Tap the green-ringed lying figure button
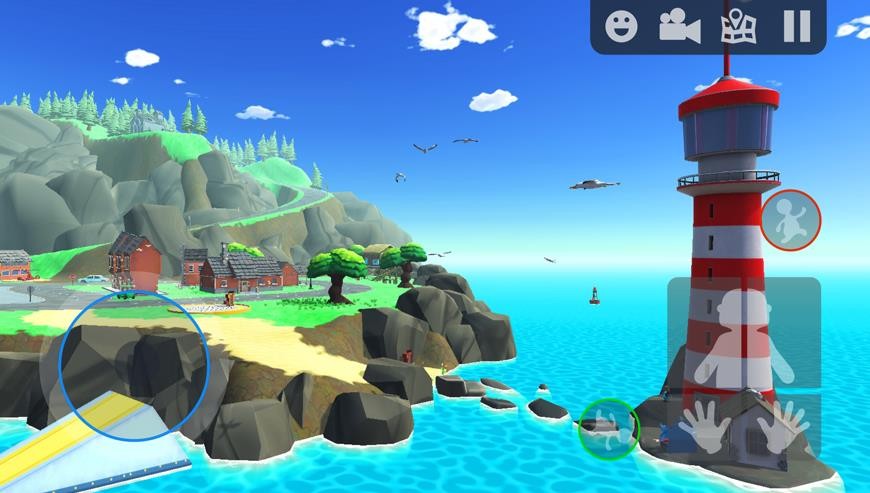This screenshot has width=870, height=493. pyautogui.click(x=609, y=428)
